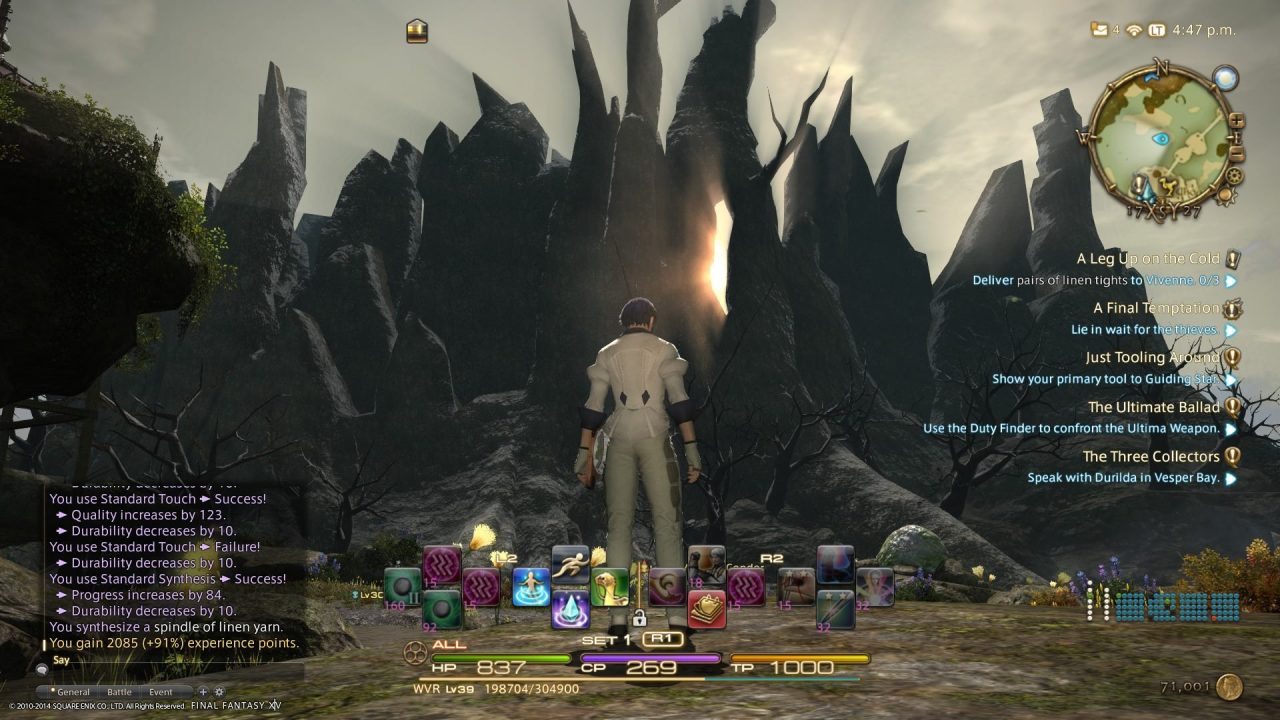Zoom in the minimap with plus button
1280x720 pixels.
click(x=1237, y=121)
